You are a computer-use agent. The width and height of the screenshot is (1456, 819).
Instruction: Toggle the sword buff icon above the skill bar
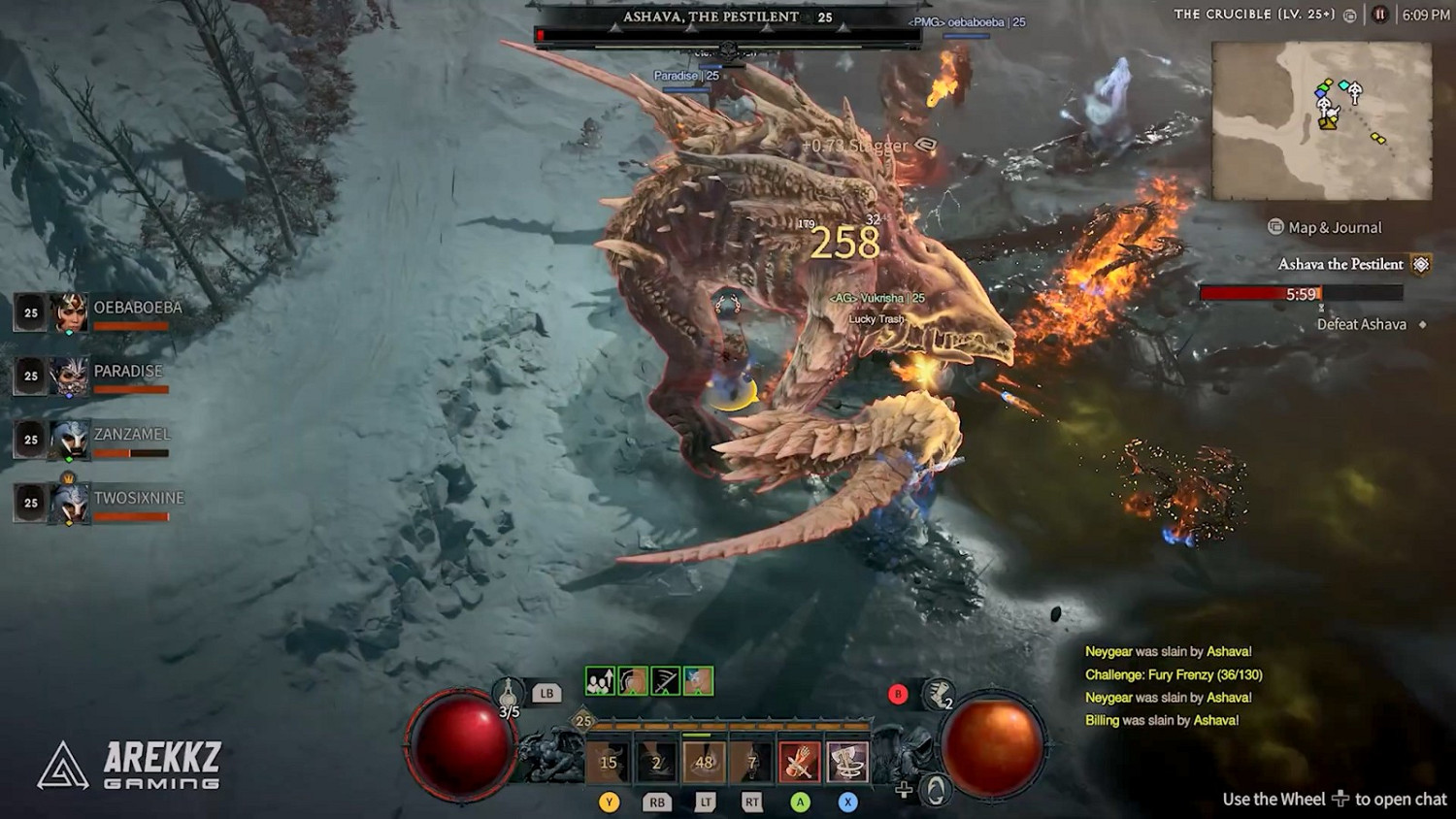click(665, 681)
